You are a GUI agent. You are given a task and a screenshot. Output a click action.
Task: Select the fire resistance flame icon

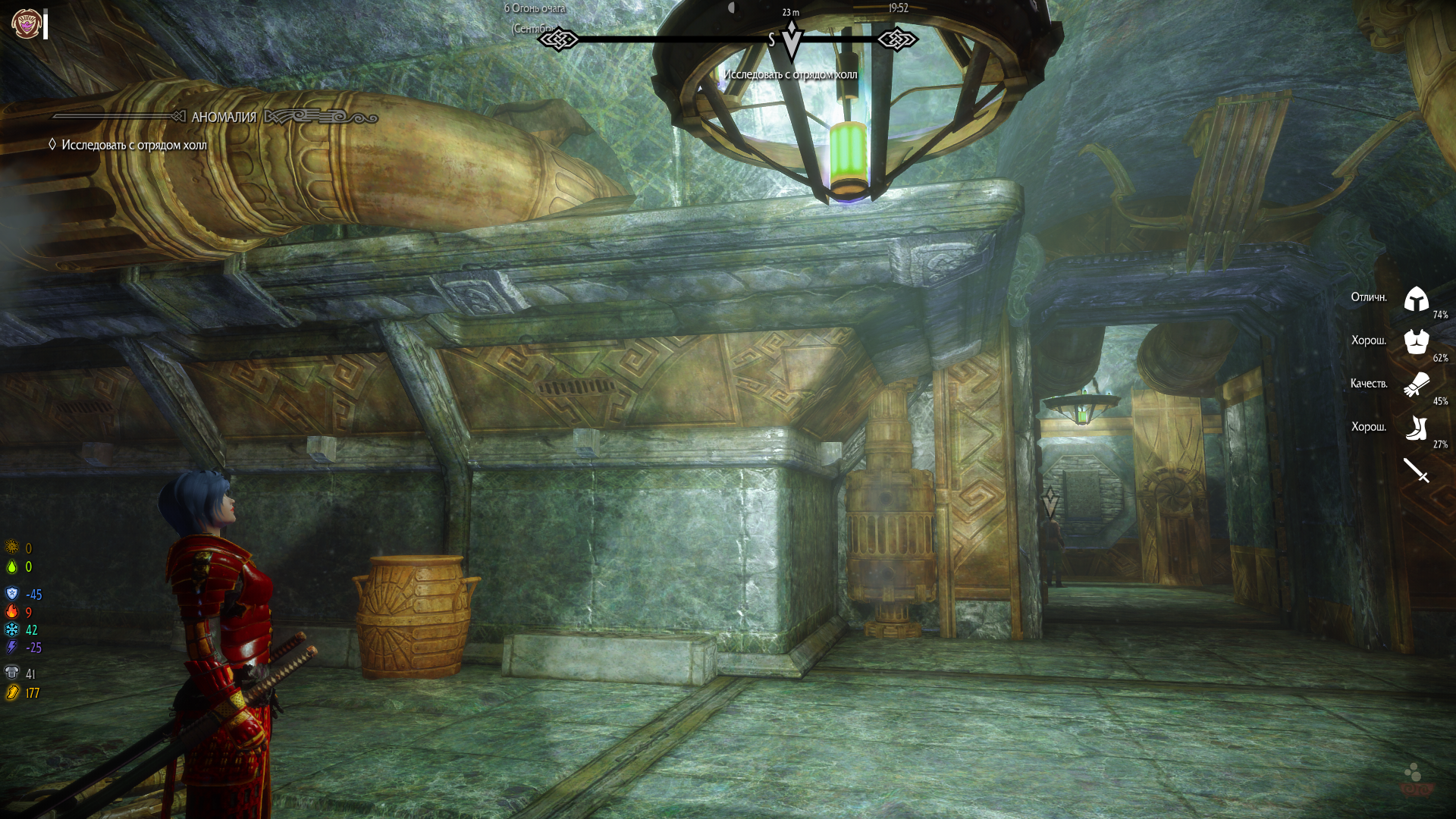point(12,611)
